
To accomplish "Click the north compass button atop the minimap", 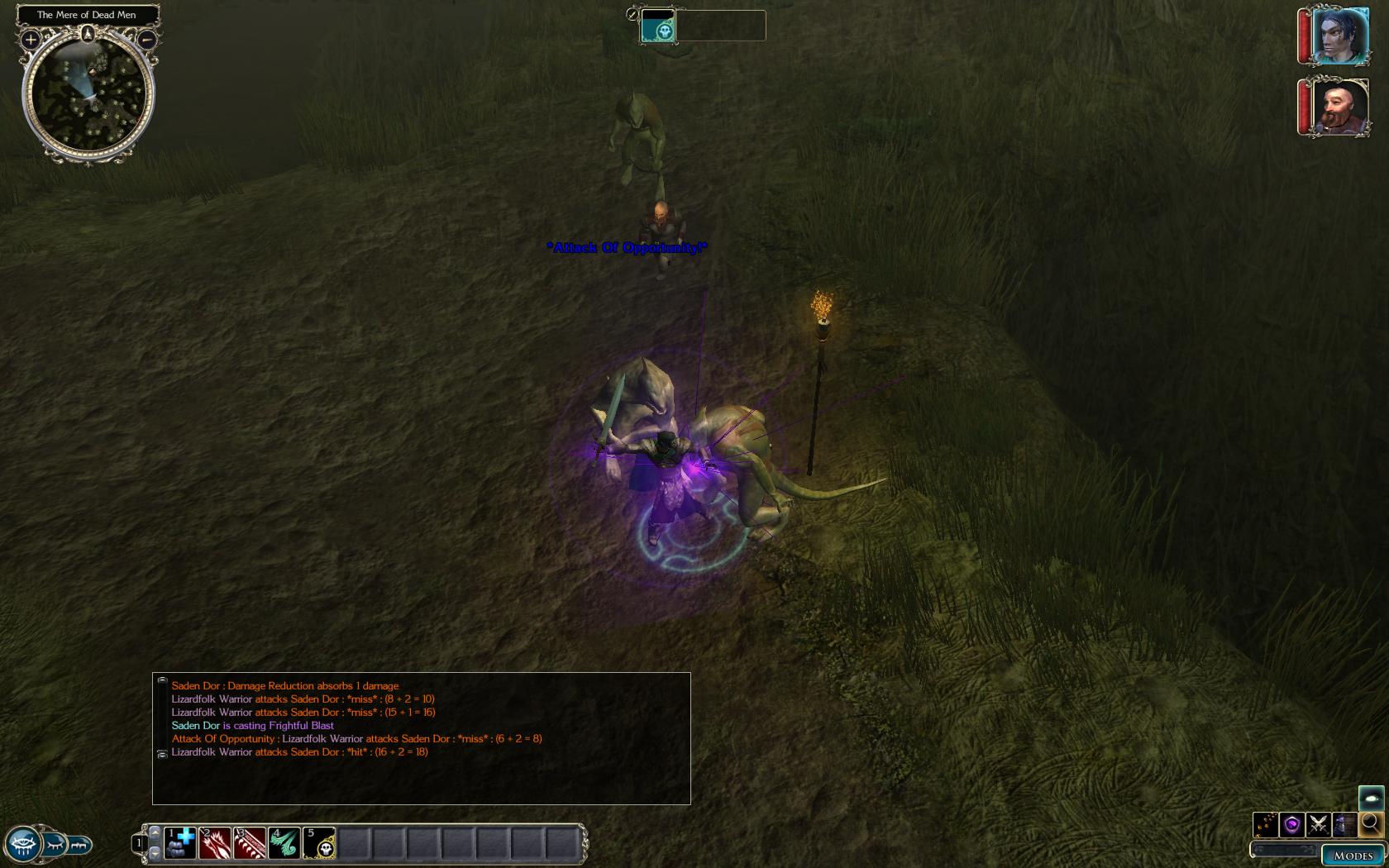I will [x=88, y=34].
